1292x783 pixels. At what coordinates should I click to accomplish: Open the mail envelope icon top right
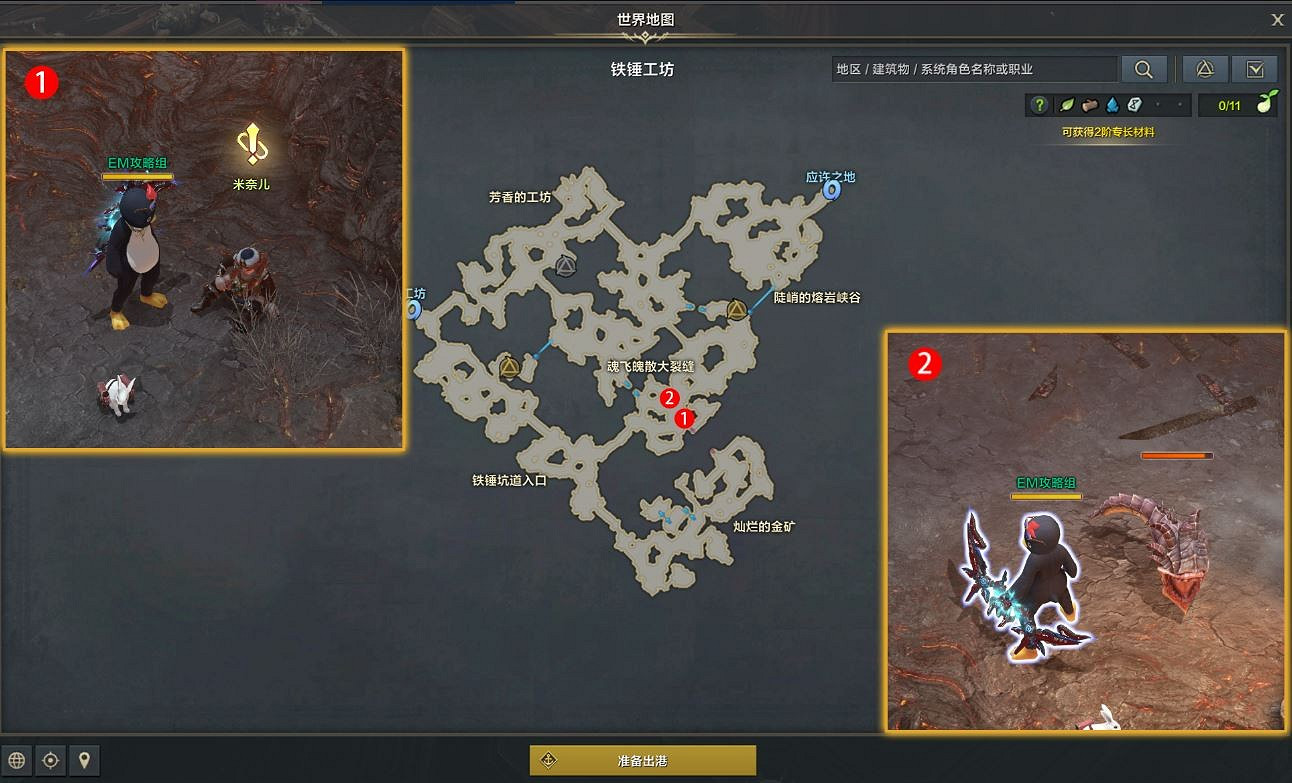tap(1257, 69)
